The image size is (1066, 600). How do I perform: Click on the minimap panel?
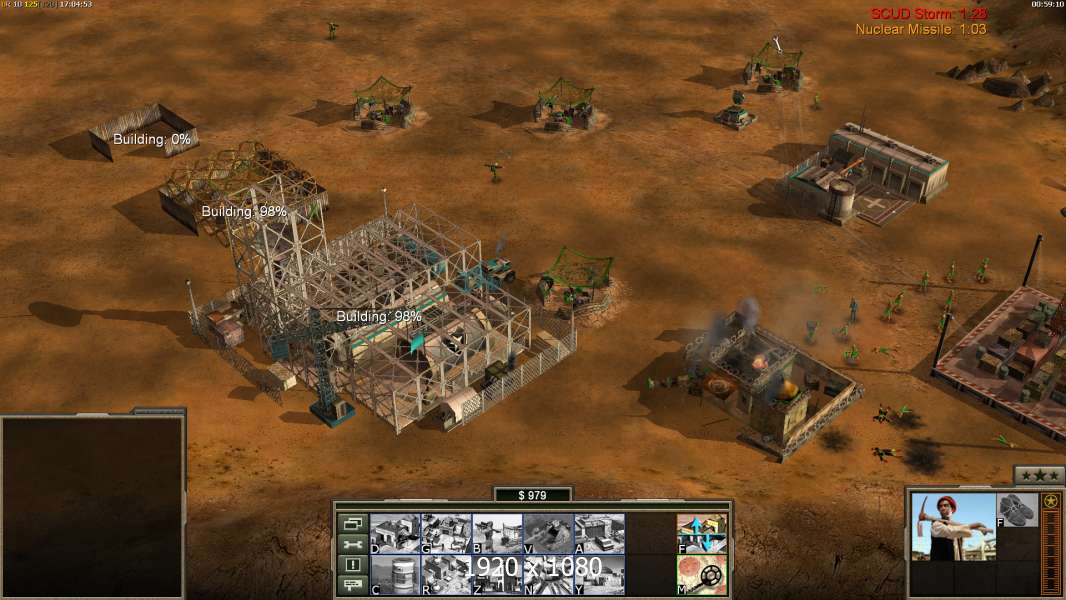92,507
